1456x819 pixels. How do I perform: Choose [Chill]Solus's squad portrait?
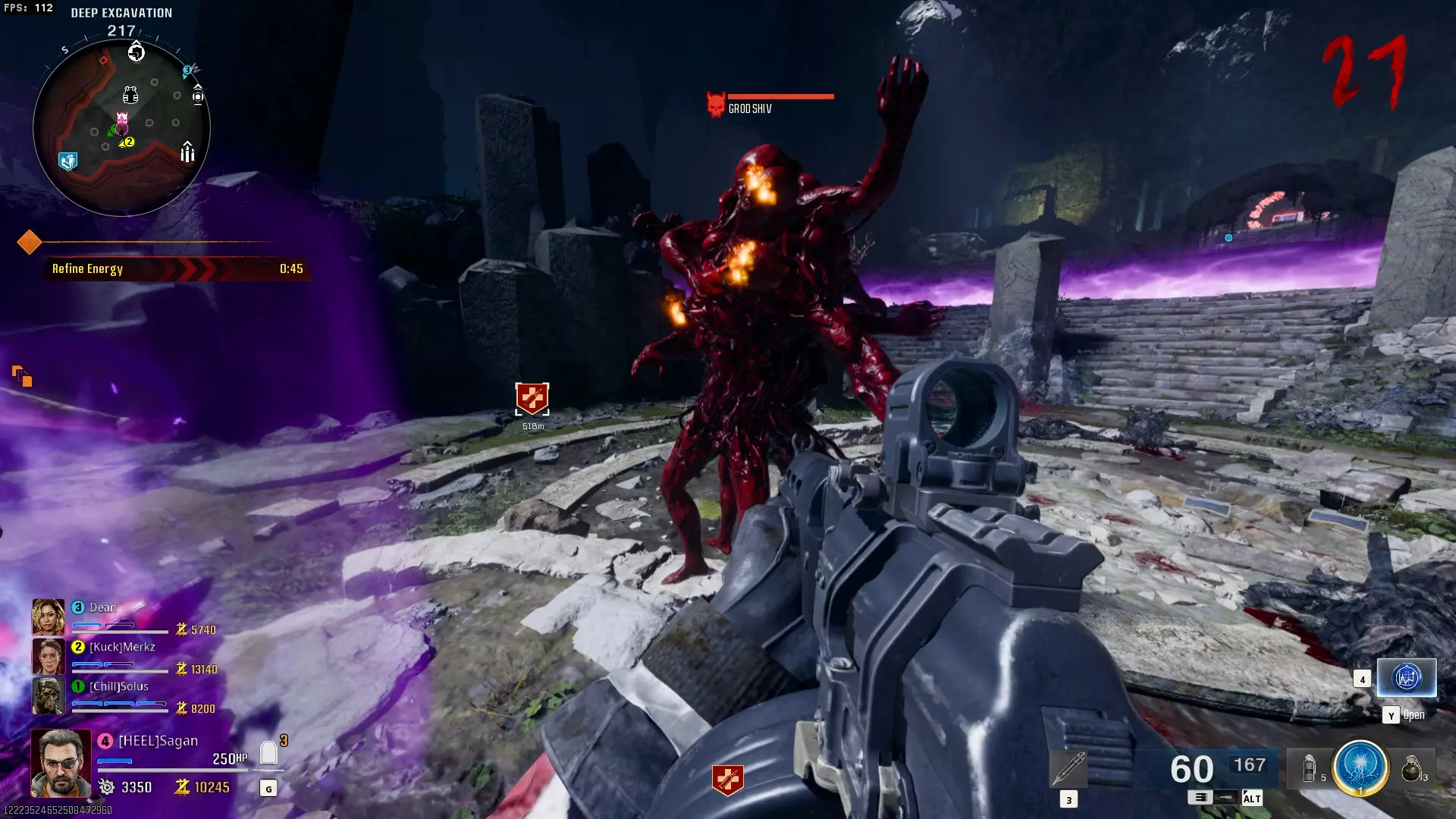(x=48, y=695)
